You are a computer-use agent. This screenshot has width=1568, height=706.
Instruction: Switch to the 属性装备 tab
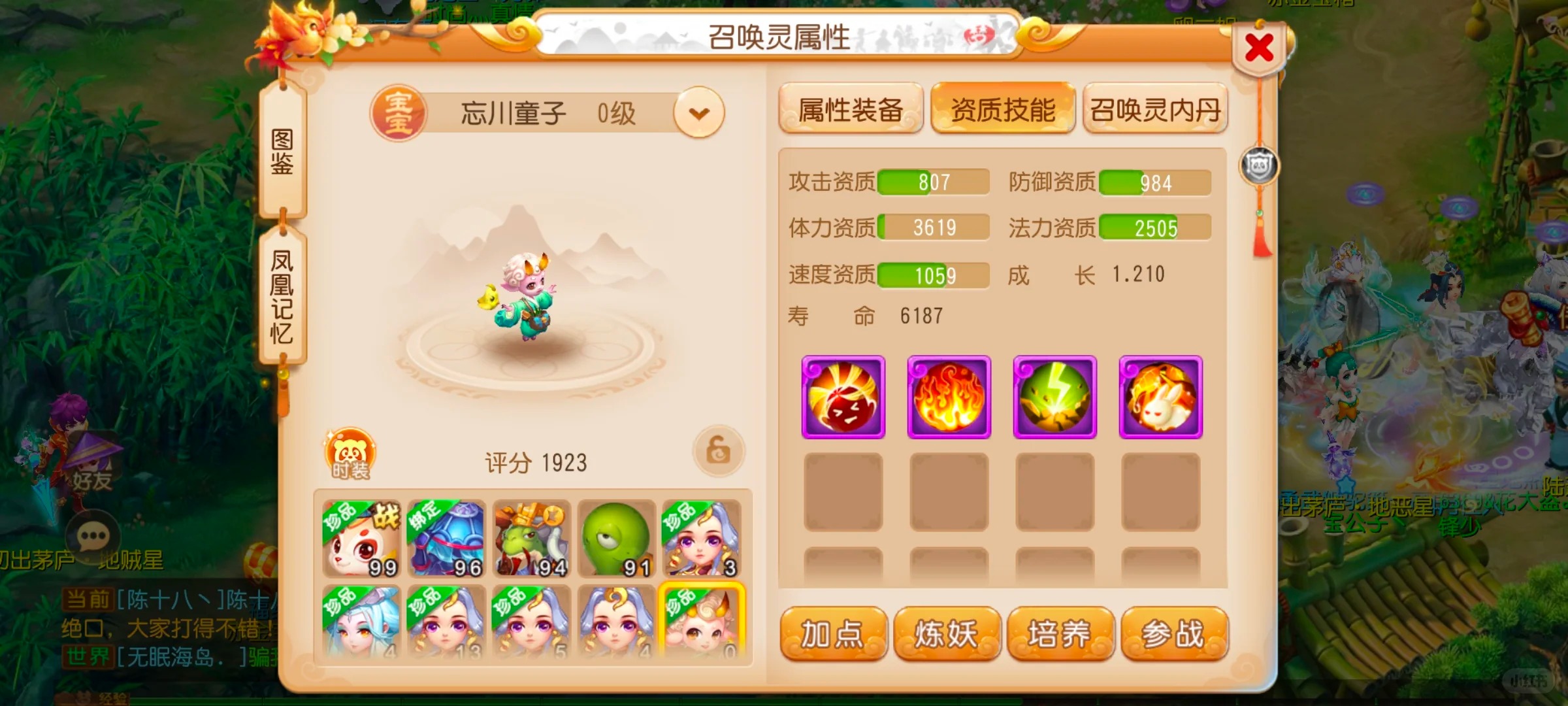point(850,109)
